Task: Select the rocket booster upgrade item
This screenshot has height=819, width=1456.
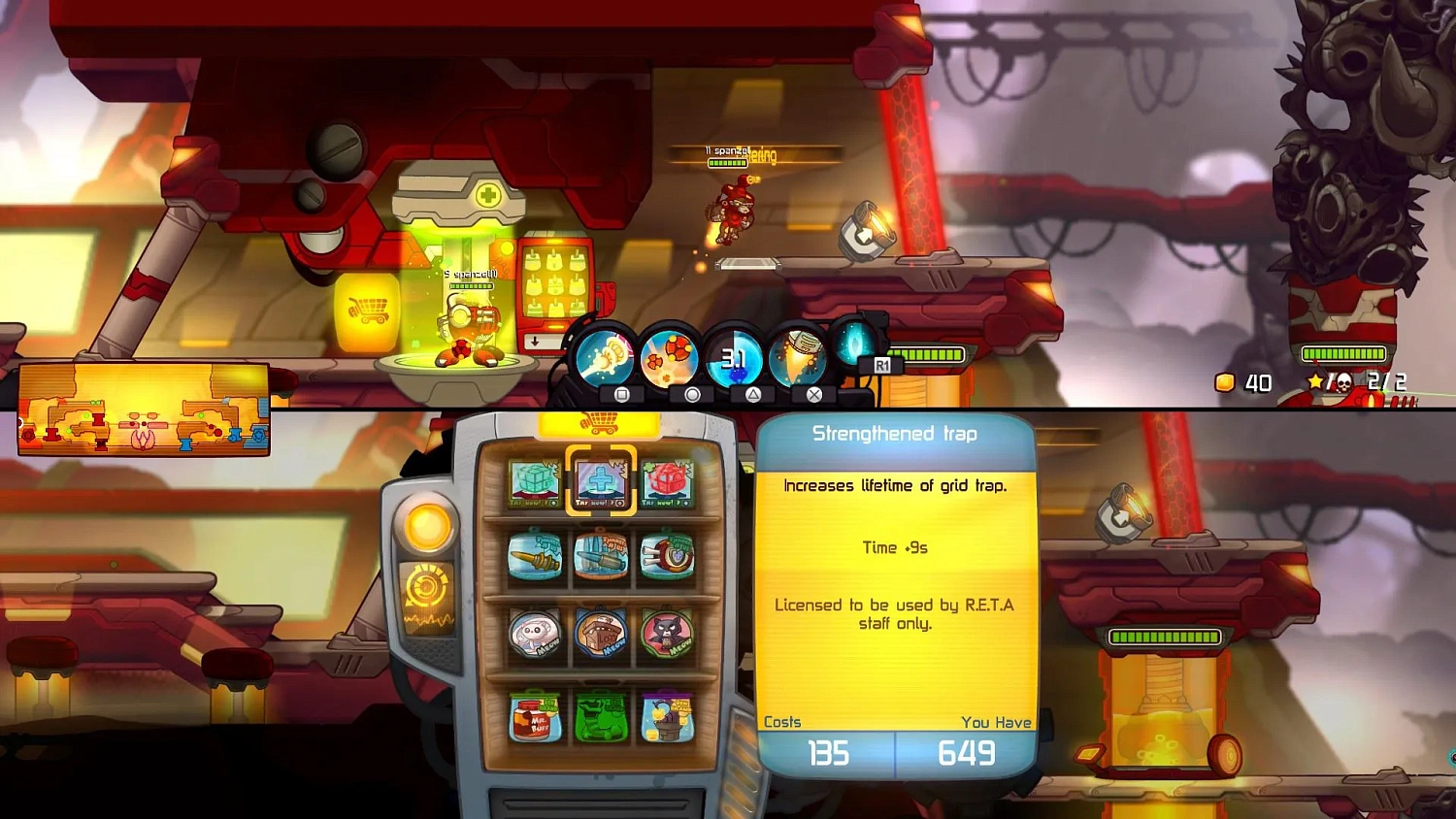Action: point(601,556)
